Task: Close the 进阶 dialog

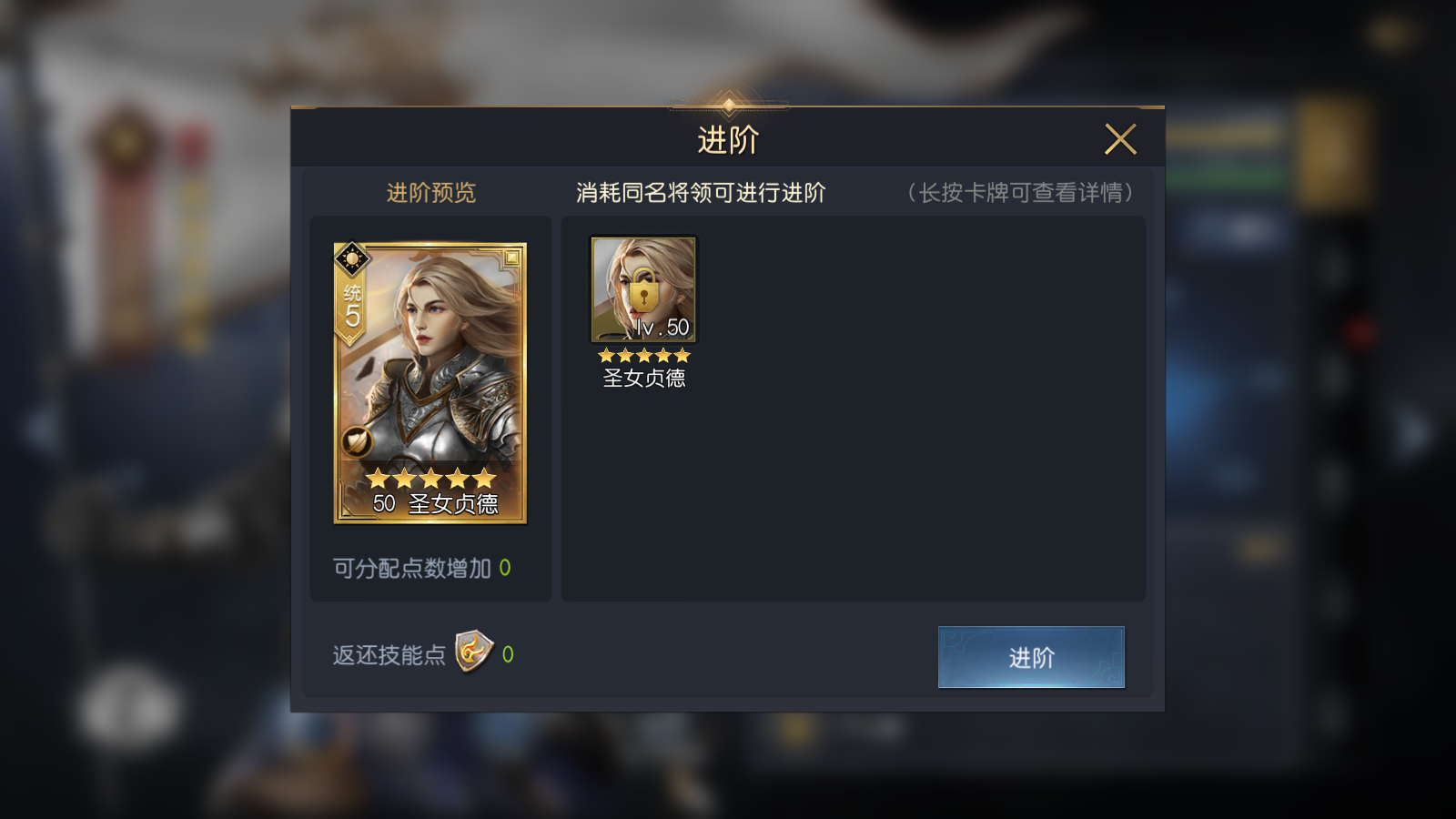Action: click(x=1120, y=139)
